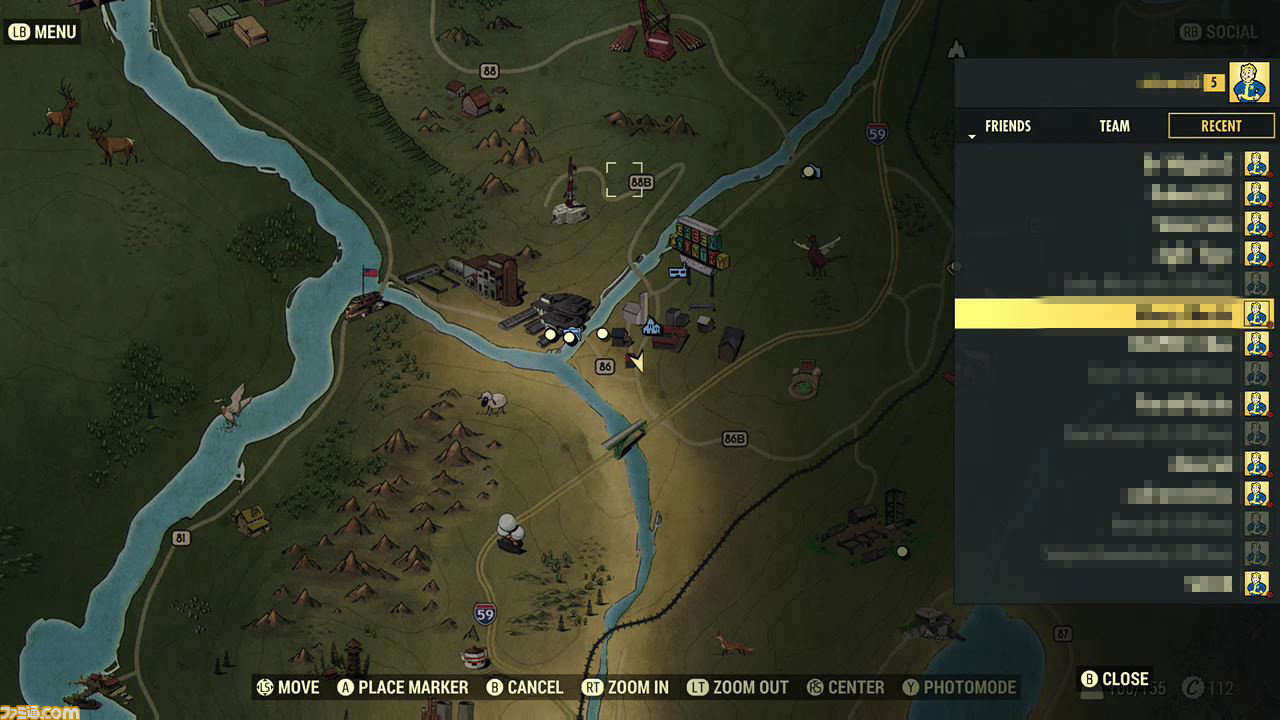Image resolution: width=1280 pixels, height=720 pixels.
Task: Close the map with B CLOSE
Action: (x=1117, y=678)
